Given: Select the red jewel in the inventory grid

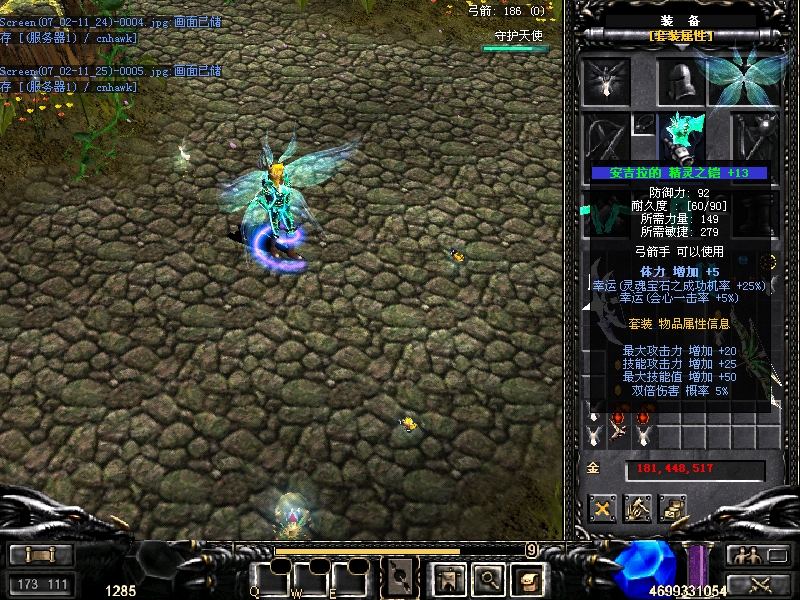Looking at the screenshot, I should tap(620, 418).
